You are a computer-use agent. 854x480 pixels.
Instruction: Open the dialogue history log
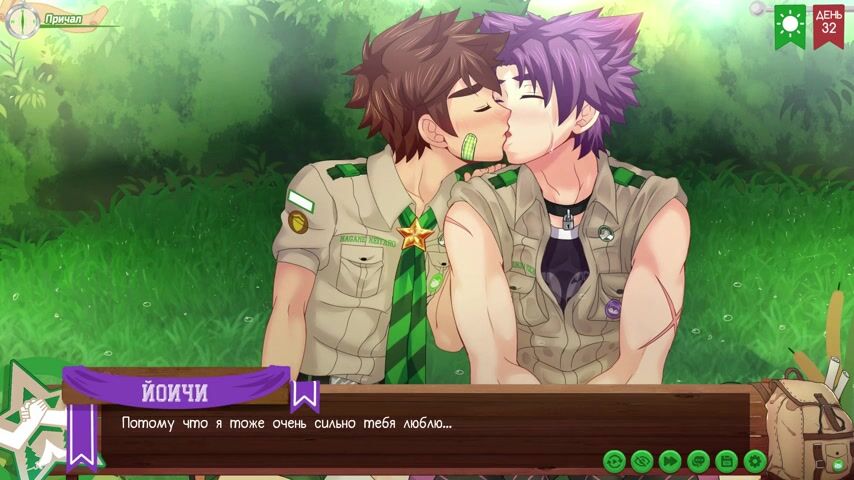coord(698,461)
